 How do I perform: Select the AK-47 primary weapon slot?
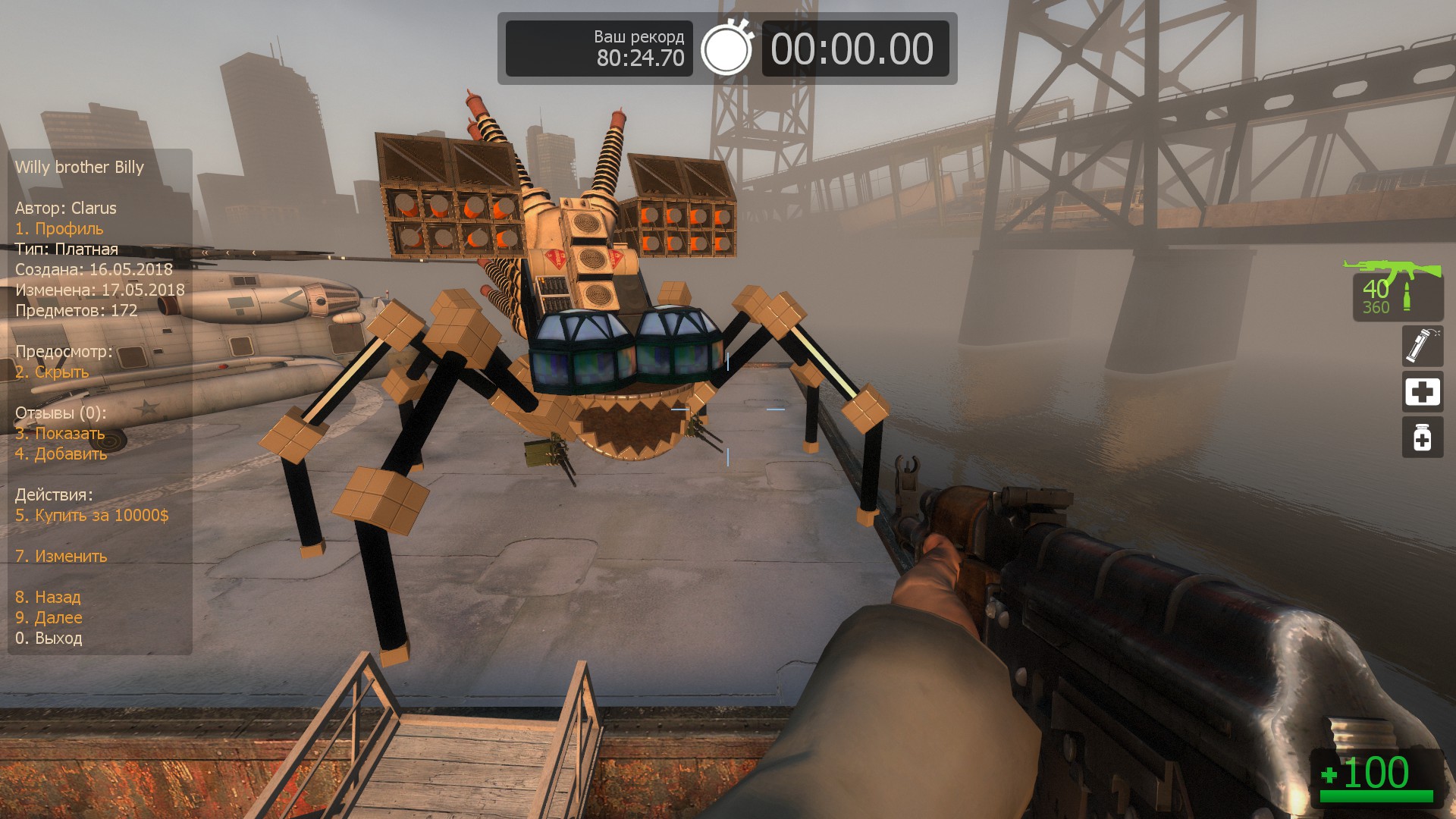pyautogui.click(x=1397, y=291)
